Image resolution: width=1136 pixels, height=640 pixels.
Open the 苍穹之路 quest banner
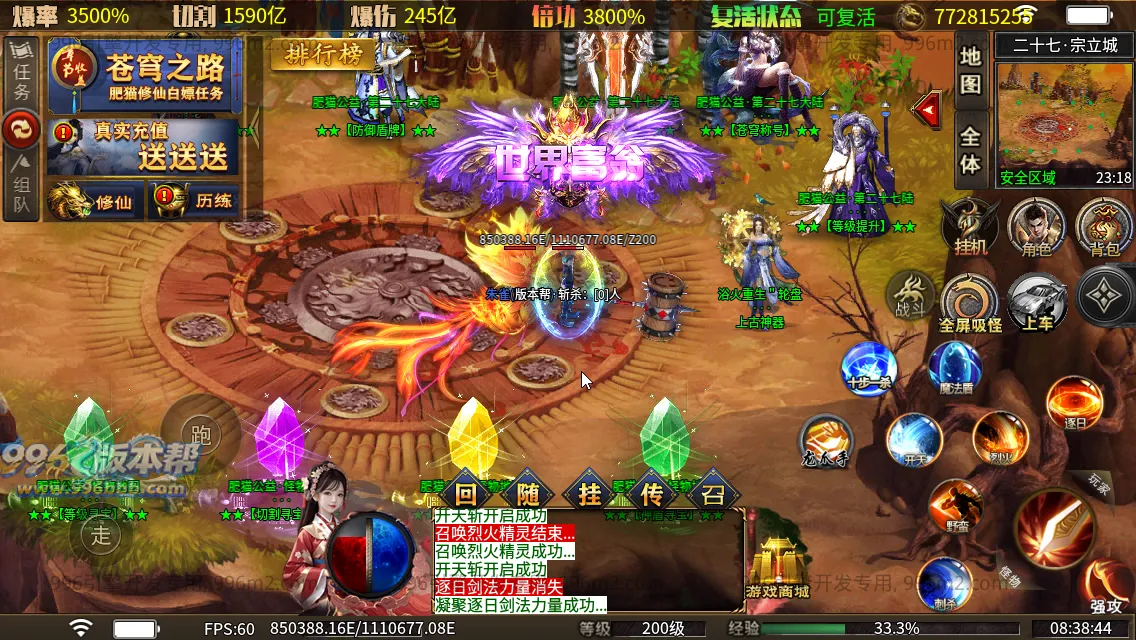pyautogui.click(x=157, y=76)
